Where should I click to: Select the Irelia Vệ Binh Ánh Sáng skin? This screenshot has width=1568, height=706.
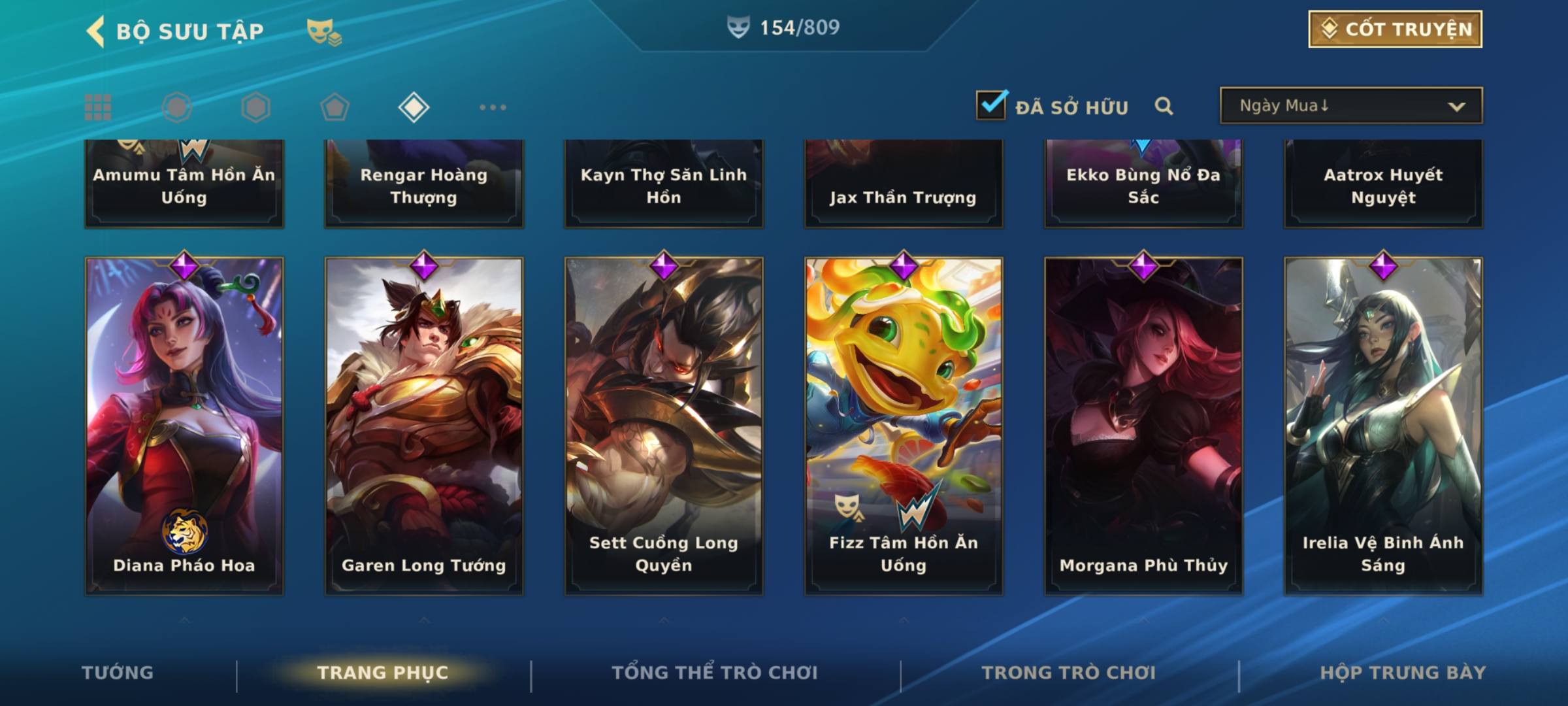[x=1383, y=425]
